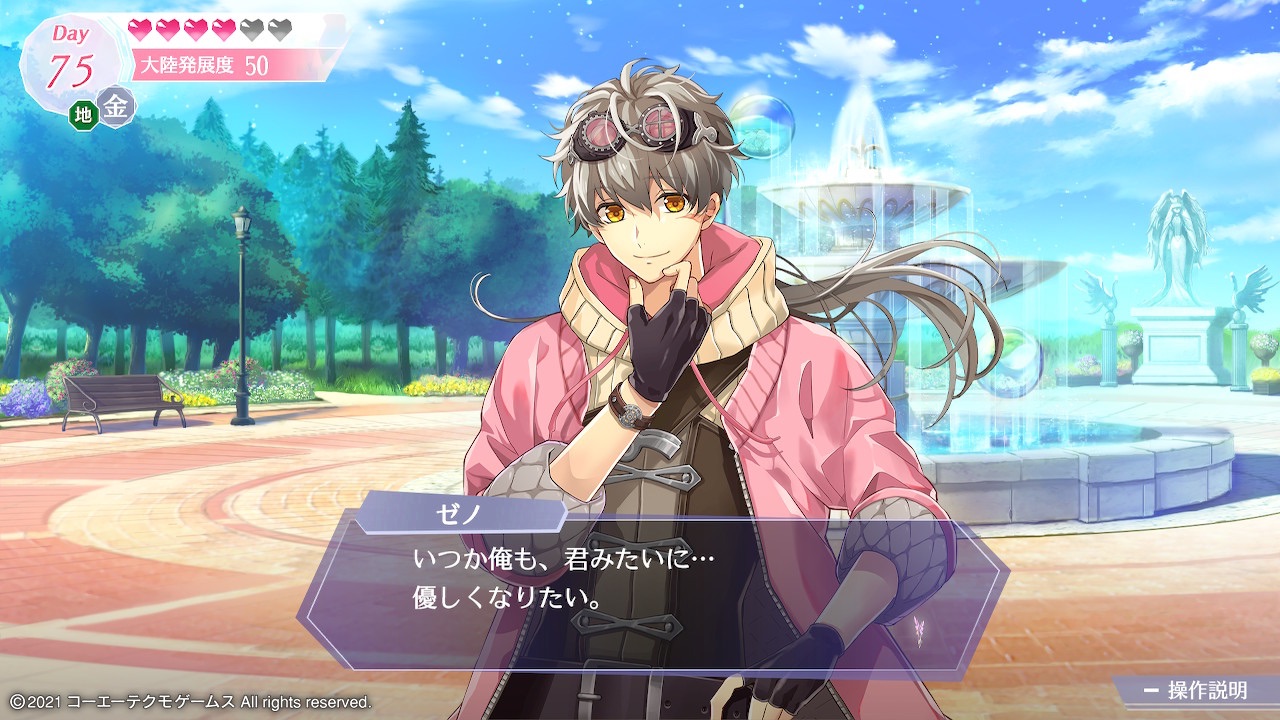Click the first filled pink heart
Image resolution: width=1280 pixels, height=720 pixels.
click(x=139, y=30)
